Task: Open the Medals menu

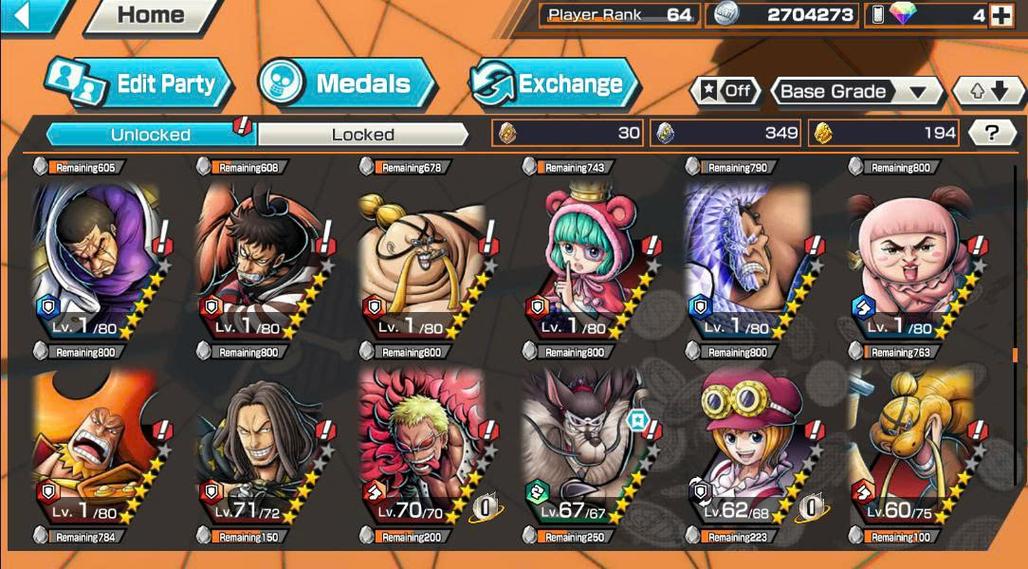Action: click(347, 84)
